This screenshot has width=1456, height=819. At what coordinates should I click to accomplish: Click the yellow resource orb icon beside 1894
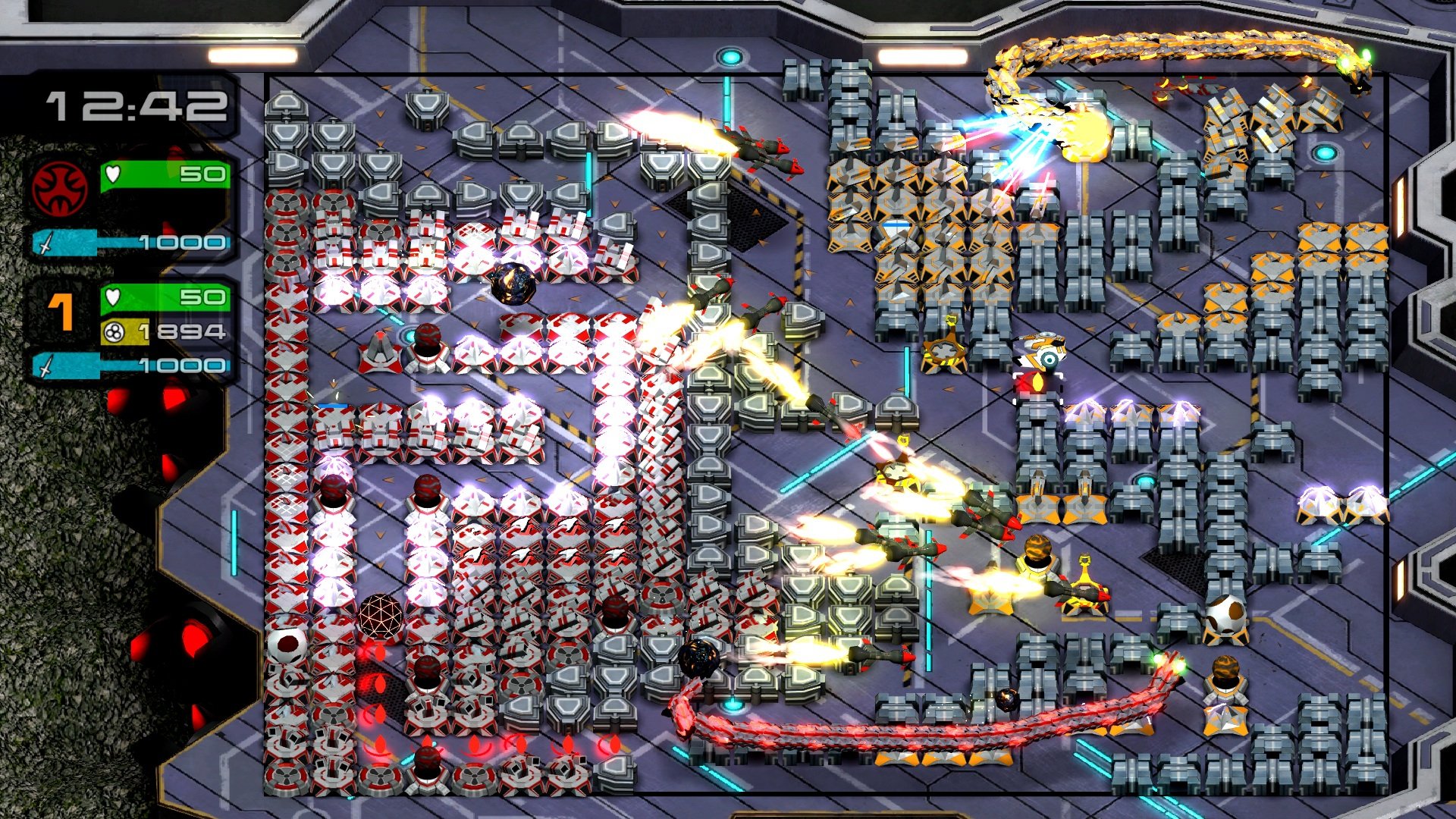point(114,331)
